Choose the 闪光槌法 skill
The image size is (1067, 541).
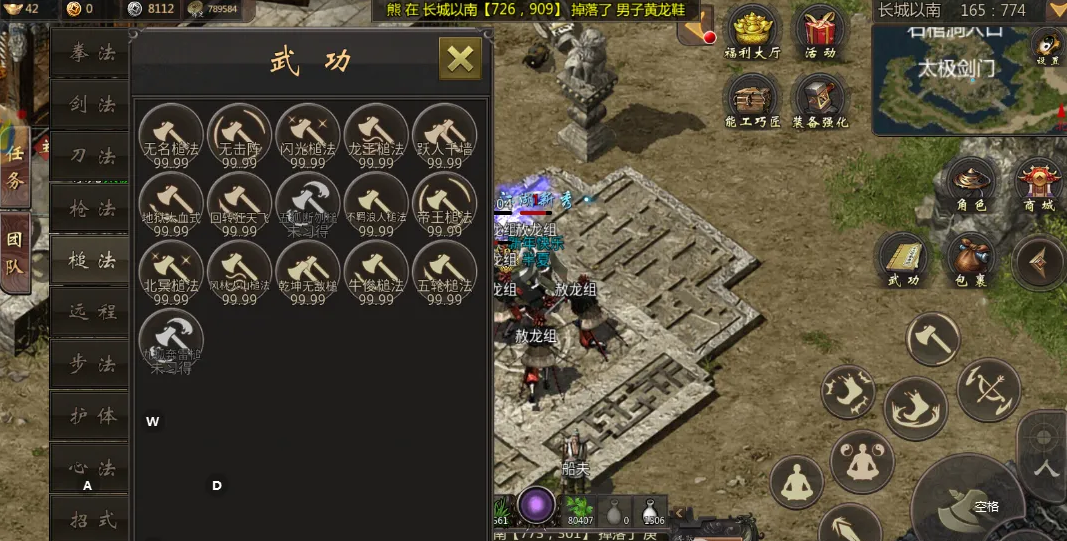pyautogui.click(x=308, y=135)
